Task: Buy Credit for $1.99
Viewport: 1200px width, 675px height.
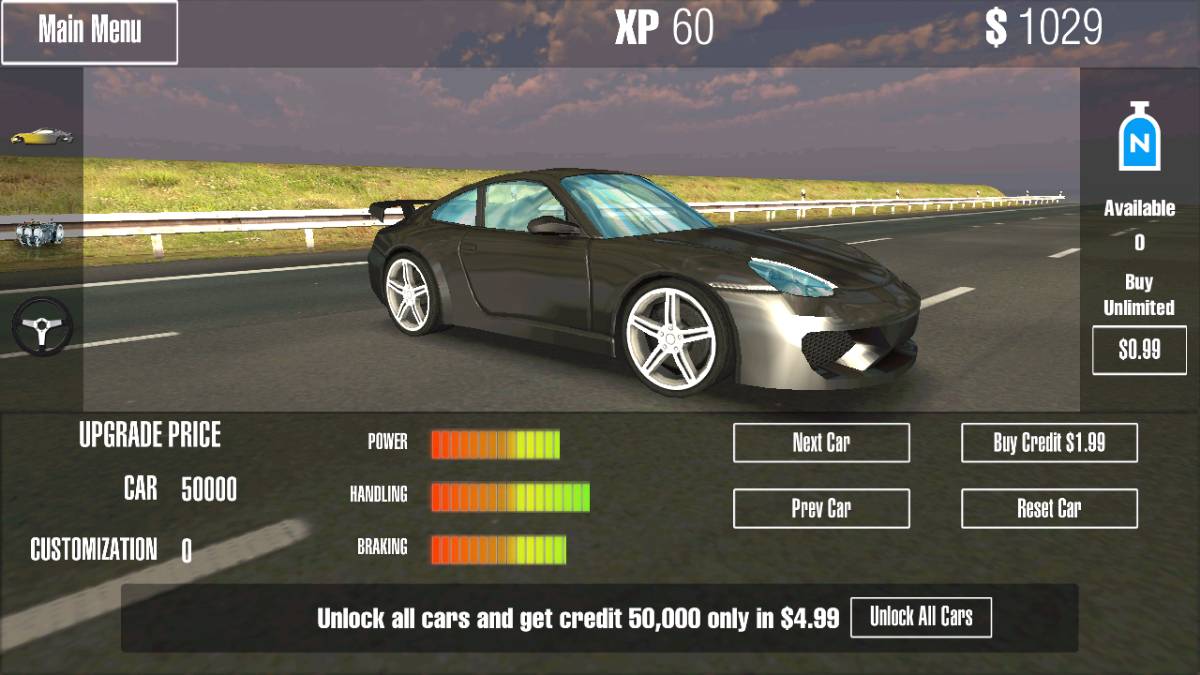Action: [1049, 443]
